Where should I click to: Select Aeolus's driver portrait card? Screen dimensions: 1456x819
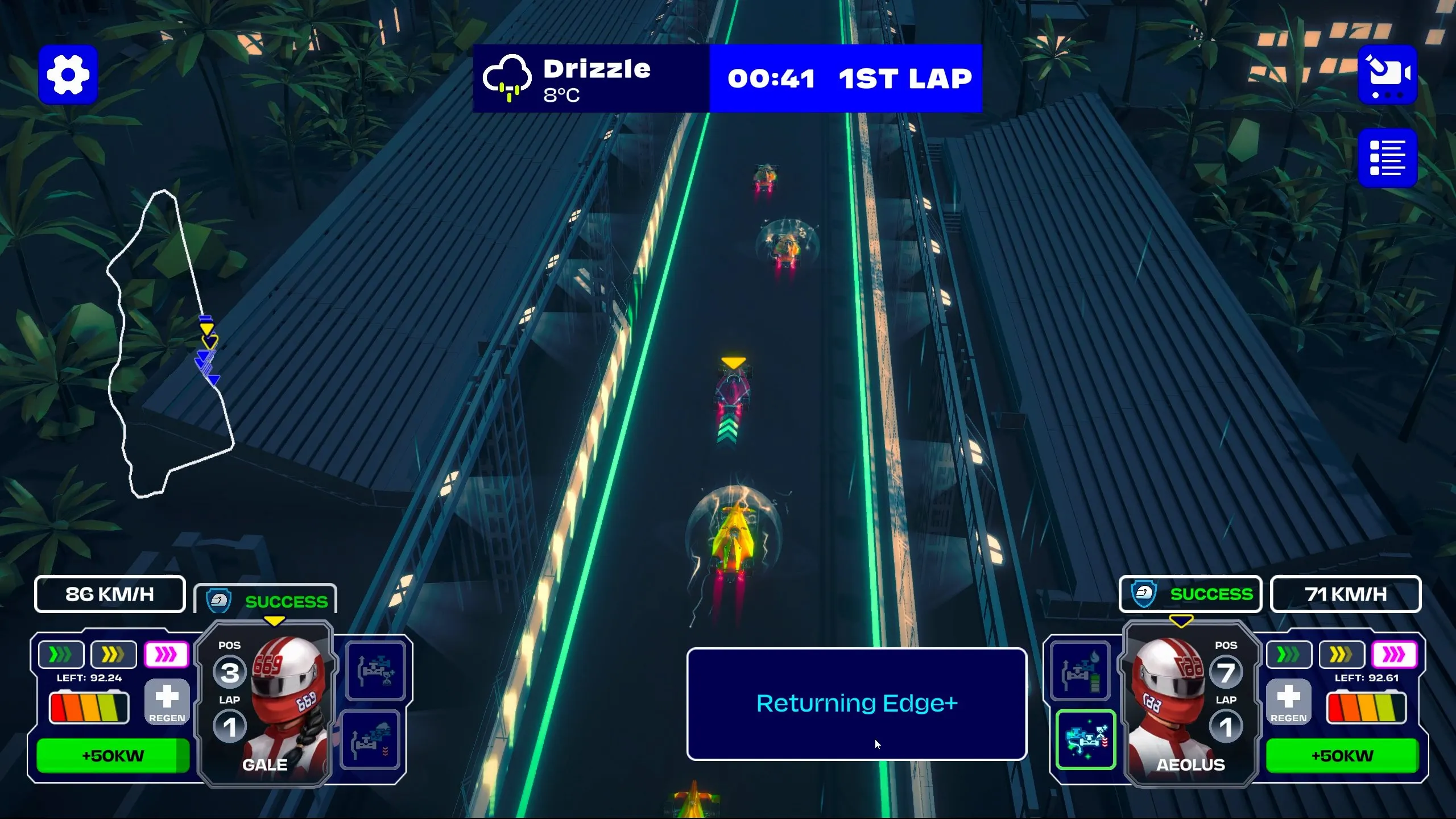1190,704
